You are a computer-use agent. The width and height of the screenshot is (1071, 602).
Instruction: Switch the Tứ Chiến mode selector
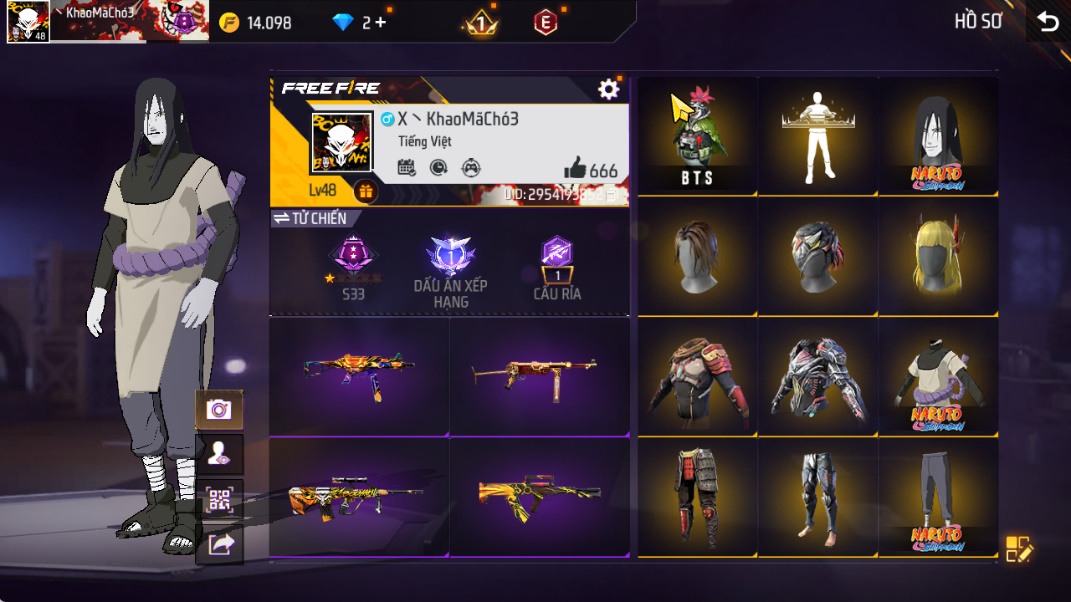[309, 218]
